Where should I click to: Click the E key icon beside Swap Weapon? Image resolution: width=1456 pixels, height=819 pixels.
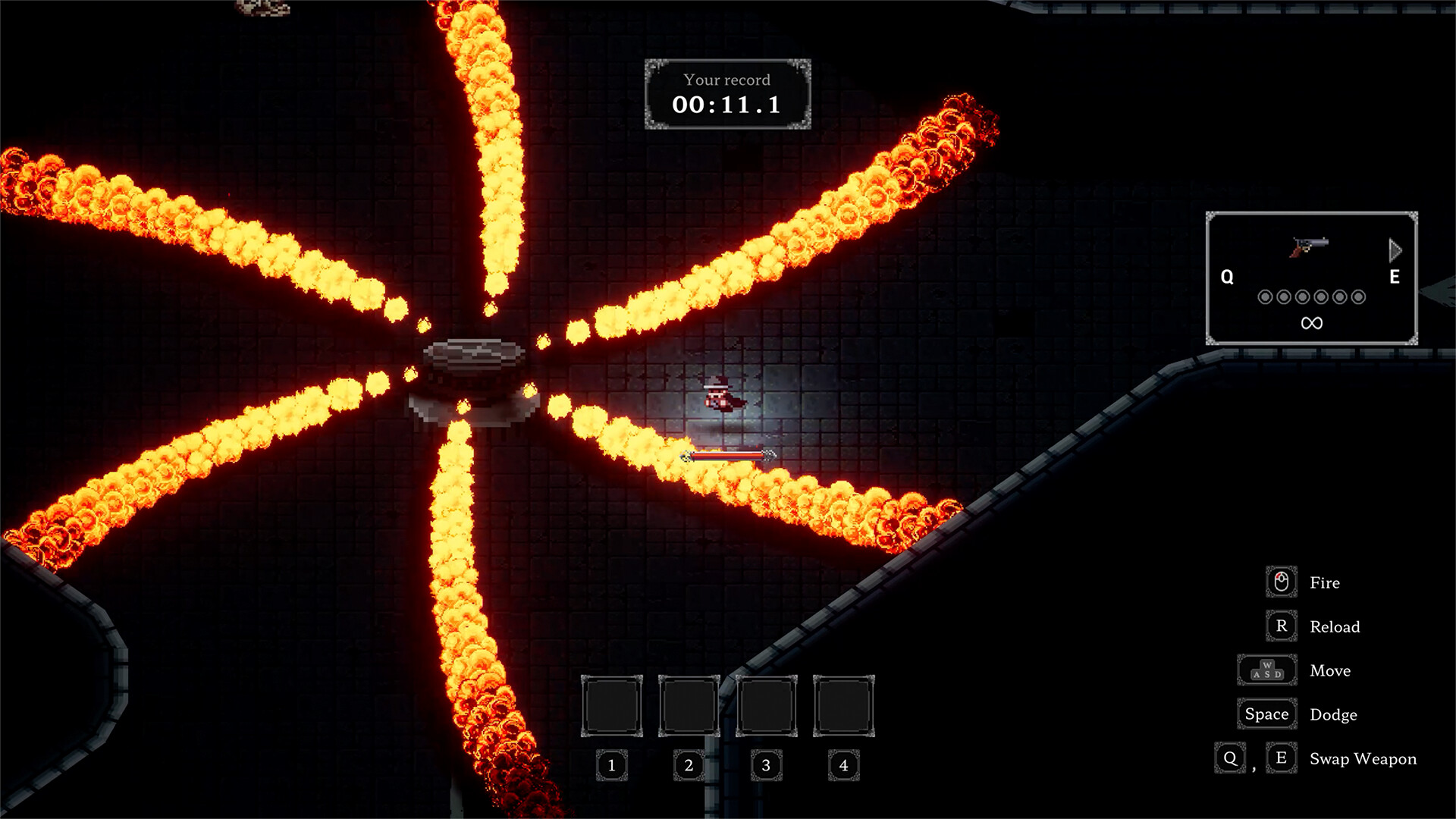[x=1281, y=757]
